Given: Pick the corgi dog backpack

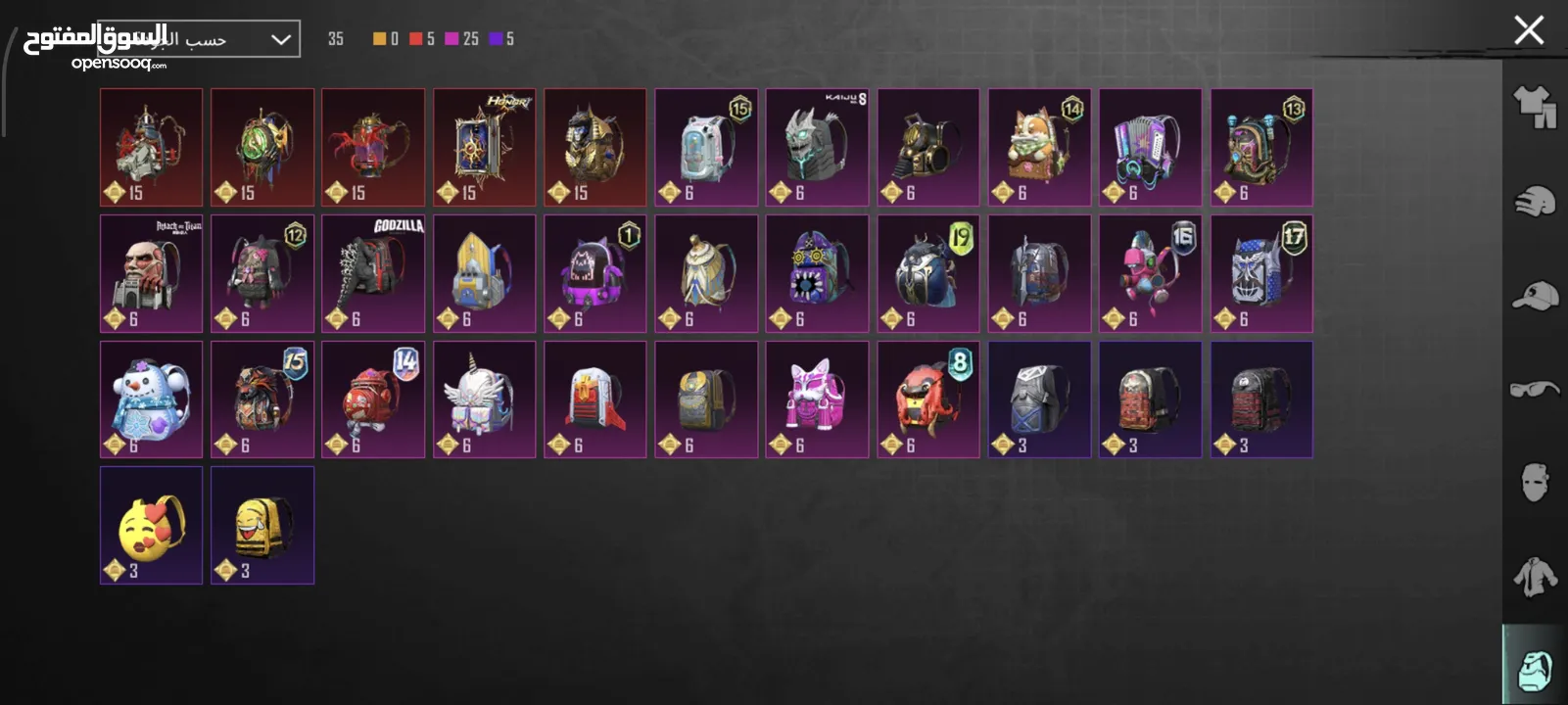Looking at the screenshot, I should pos(1039,147).
